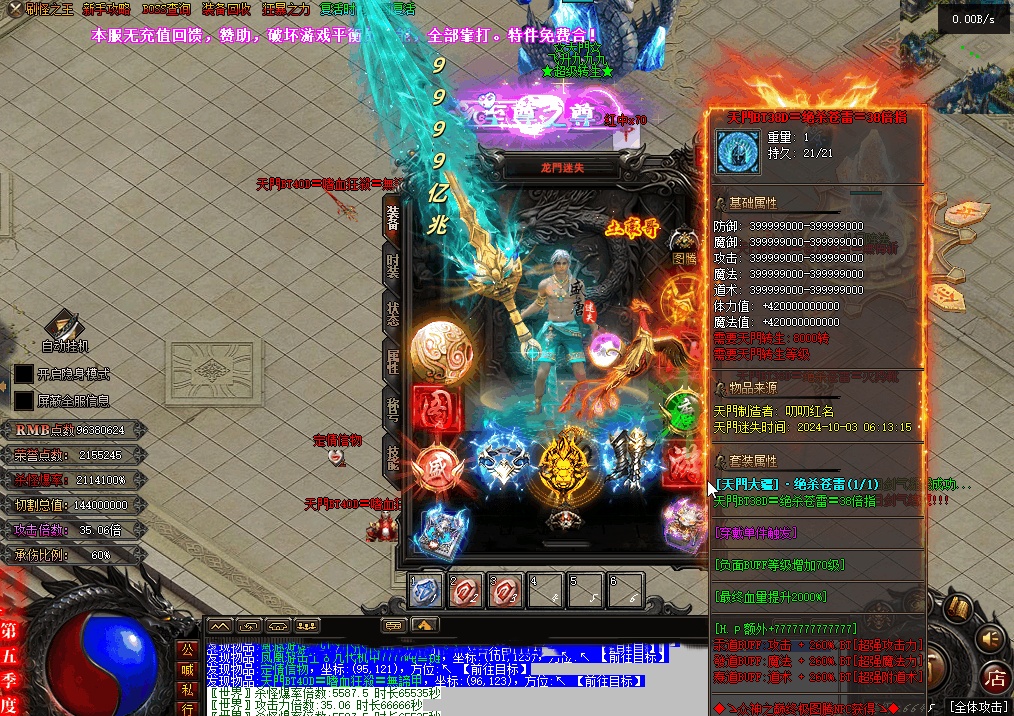Open the 新手攻略 beginner guide
The height and width of the screenshot is (716, 1014).
click(108, 9)
